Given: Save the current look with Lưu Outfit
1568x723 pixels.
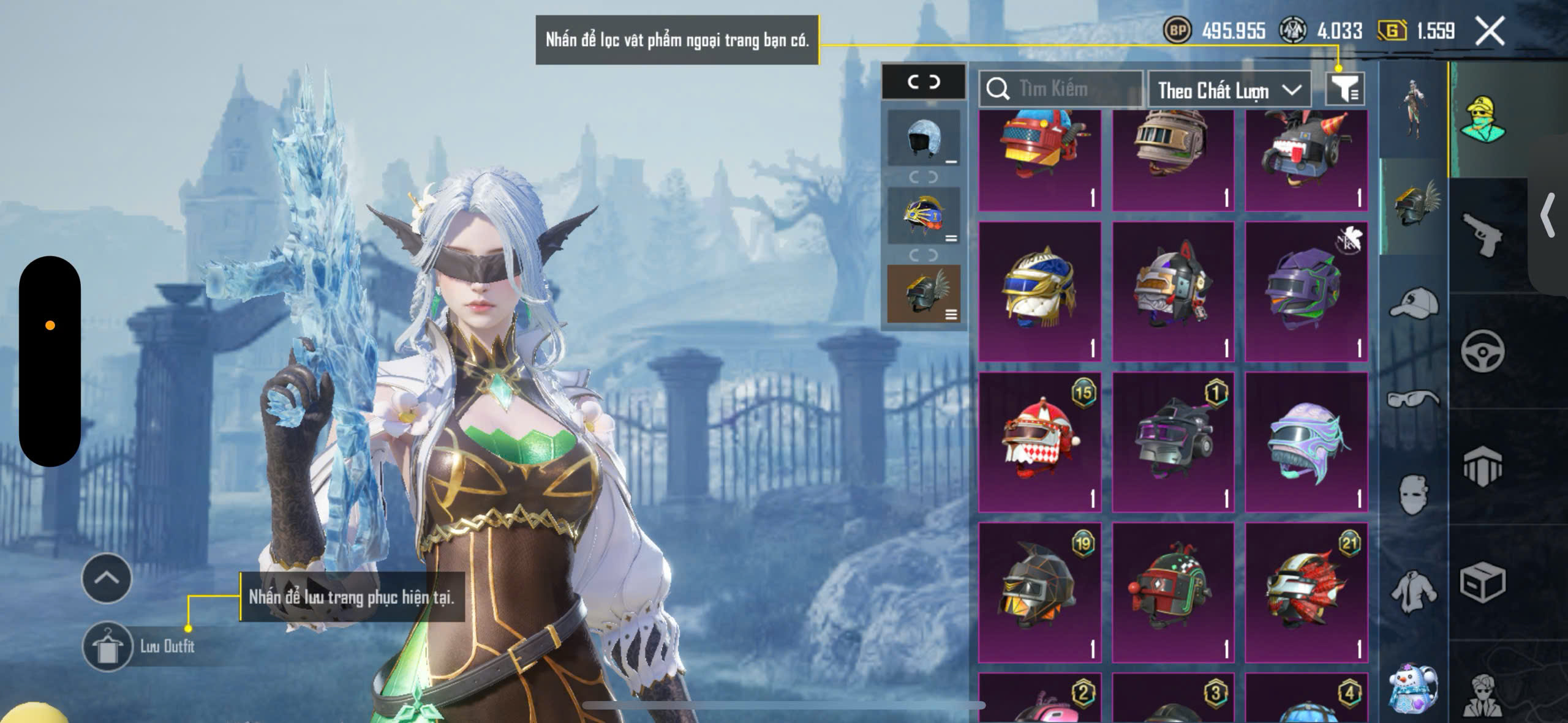Looking at the screenshot, I should point(108,646).
